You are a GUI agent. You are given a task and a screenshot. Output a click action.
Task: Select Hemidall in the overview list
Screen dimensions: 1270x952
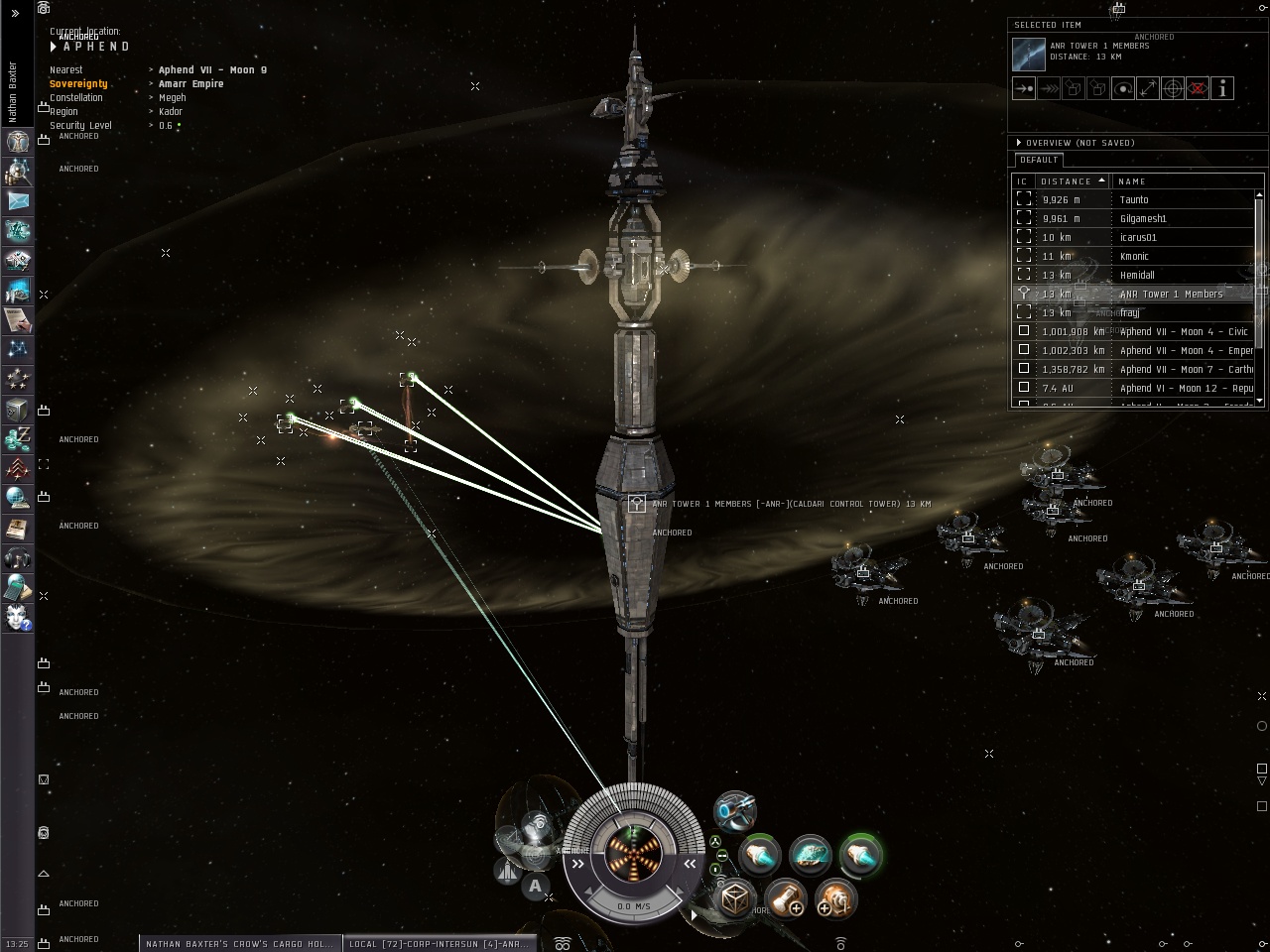[1137, 276]
